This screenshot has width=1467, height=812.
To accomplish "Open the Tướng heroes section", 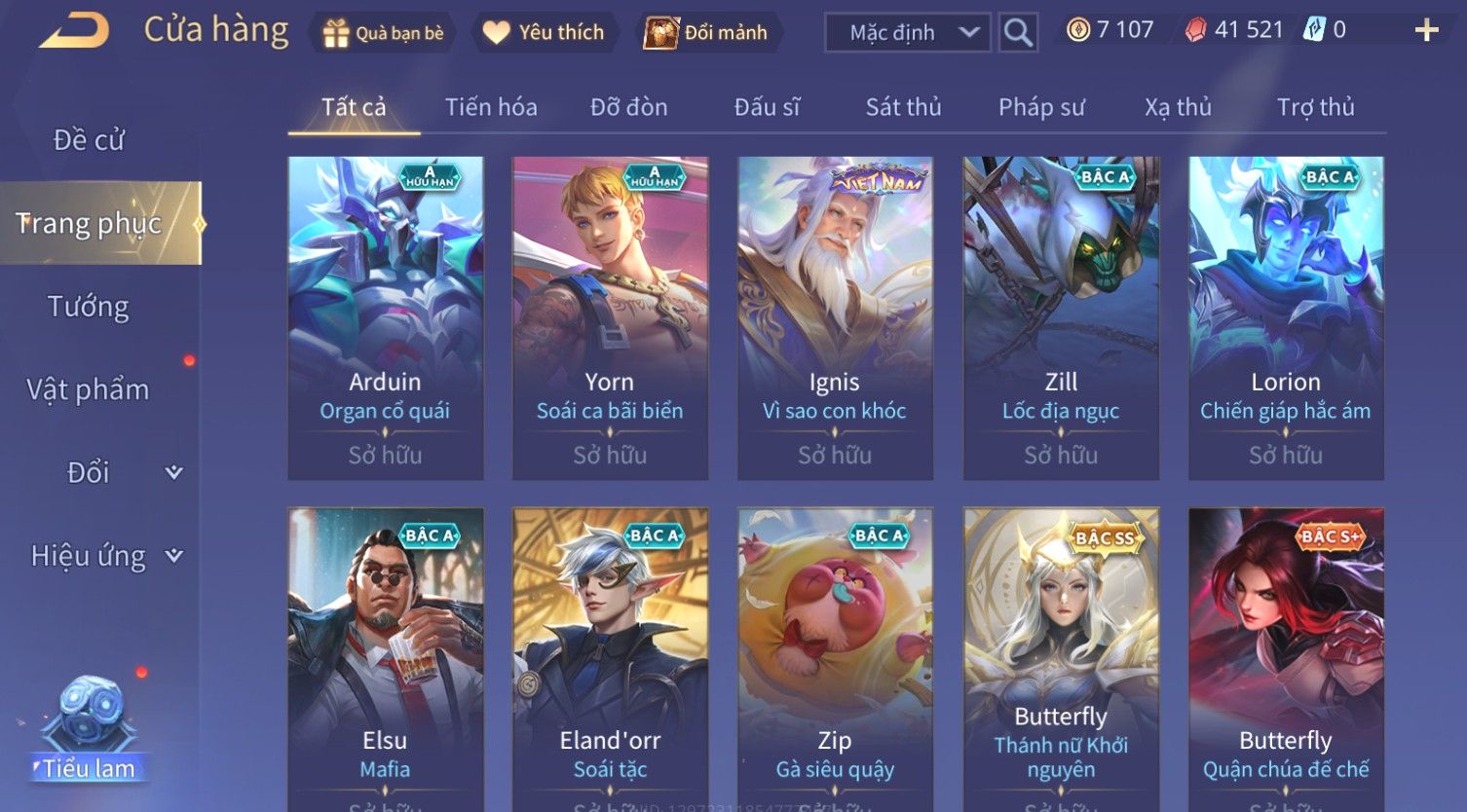I will pyautogui.click(x=89, y=307).
